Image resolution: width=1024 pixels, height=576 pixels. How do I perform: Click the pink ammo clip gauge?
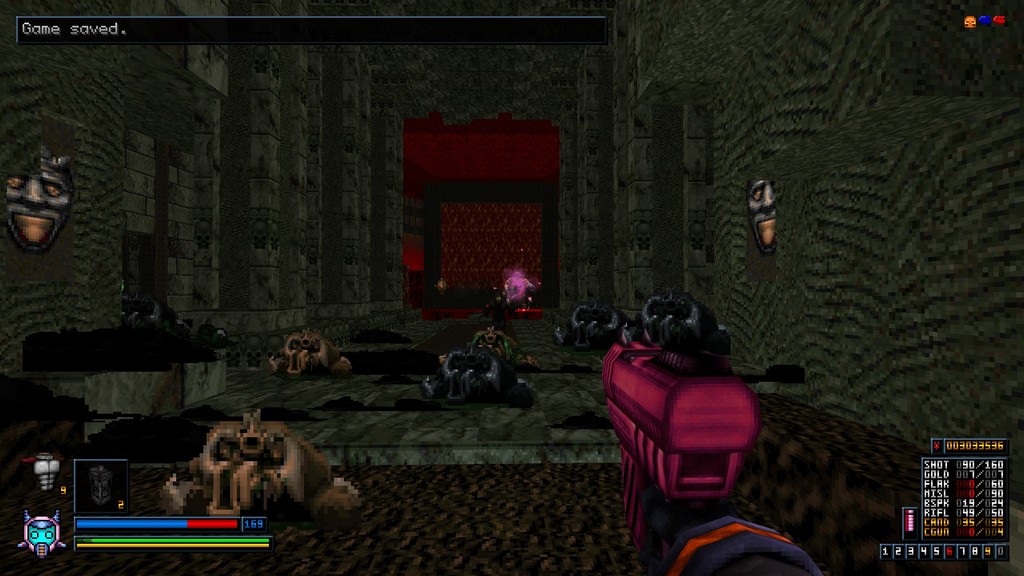(x=909, y=524)
